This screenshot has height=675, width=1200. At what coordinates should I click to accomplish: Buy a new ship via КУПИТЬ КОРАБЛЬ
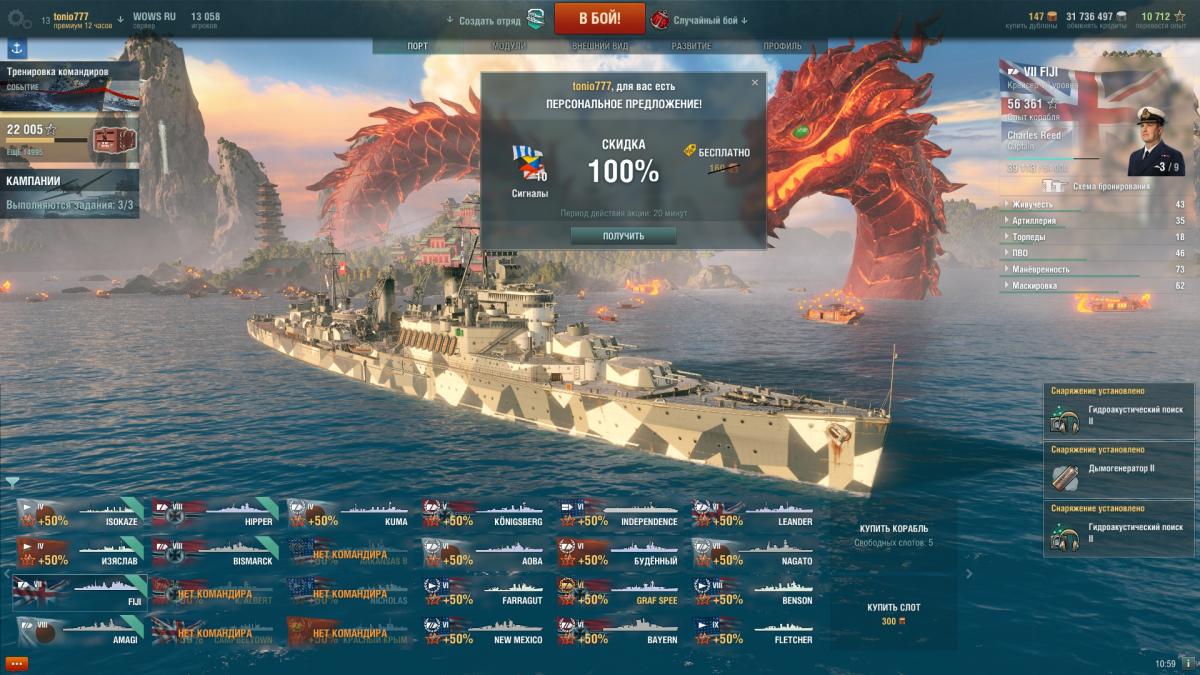click(893, 528)
